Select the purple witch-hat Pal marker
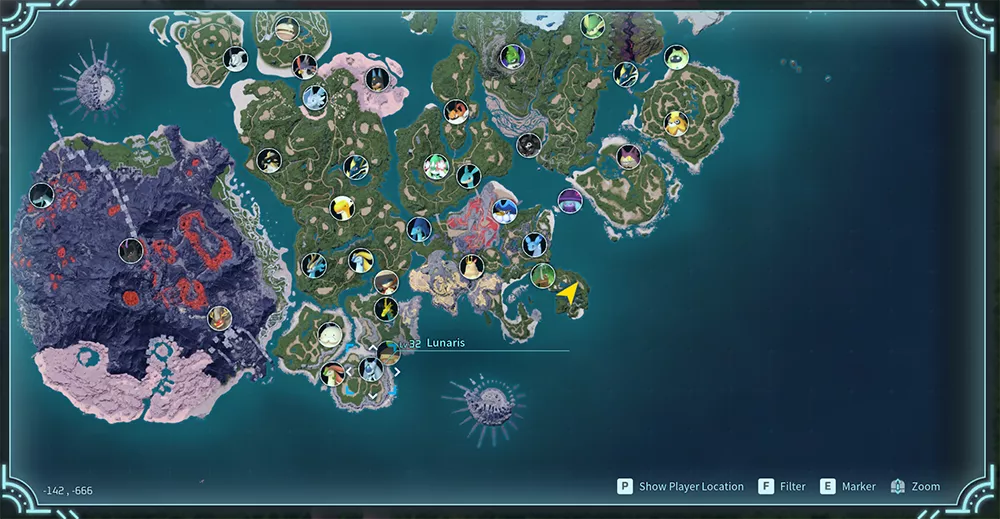The height and width of the screenshot is (519, 1000). 570,200
